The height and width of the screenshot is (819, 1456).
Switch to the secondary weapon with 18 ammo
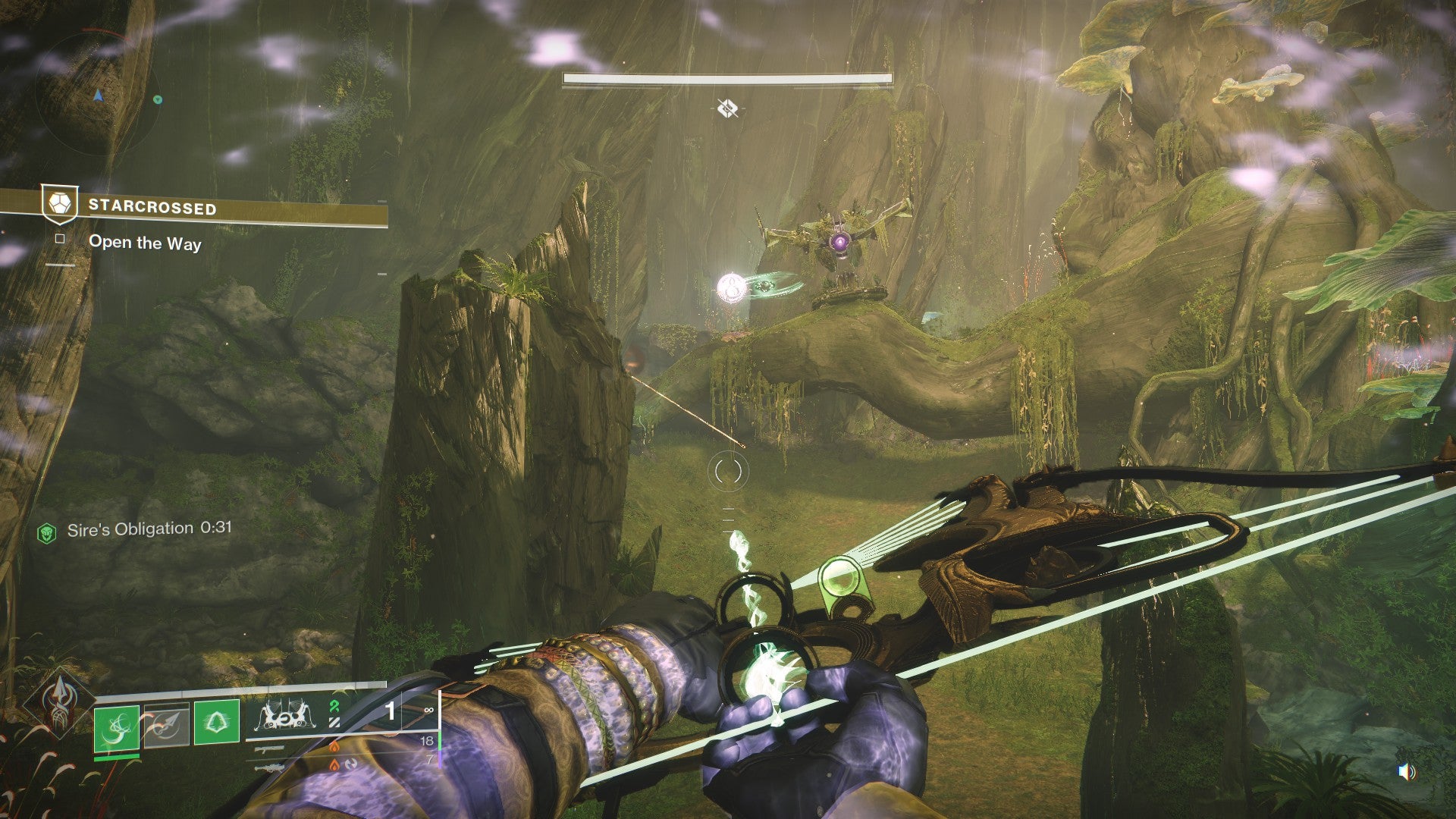269,748
